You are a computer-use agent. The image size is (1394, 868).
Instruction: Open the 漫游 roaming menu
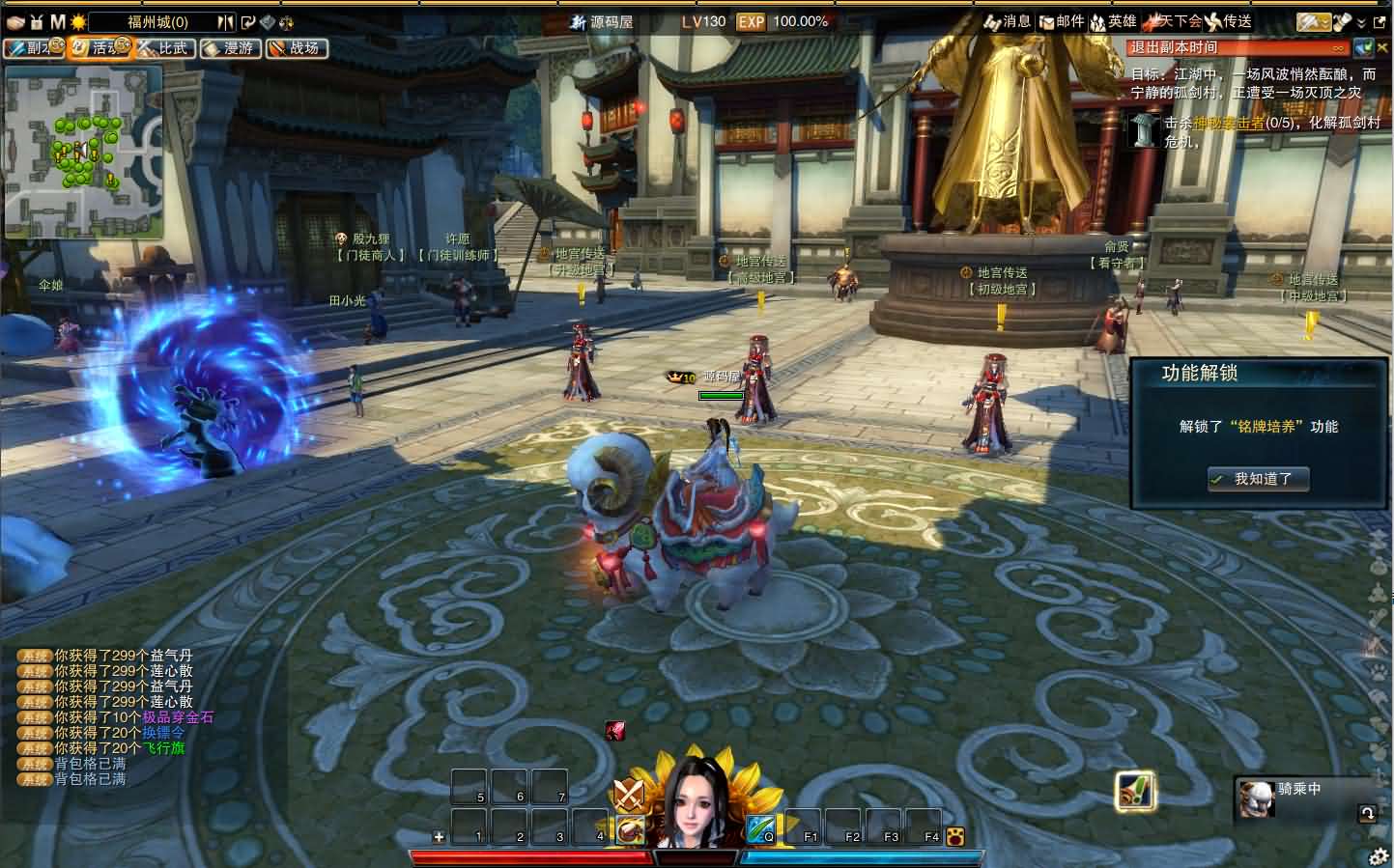pyautogui.click(x=230, y=47)
